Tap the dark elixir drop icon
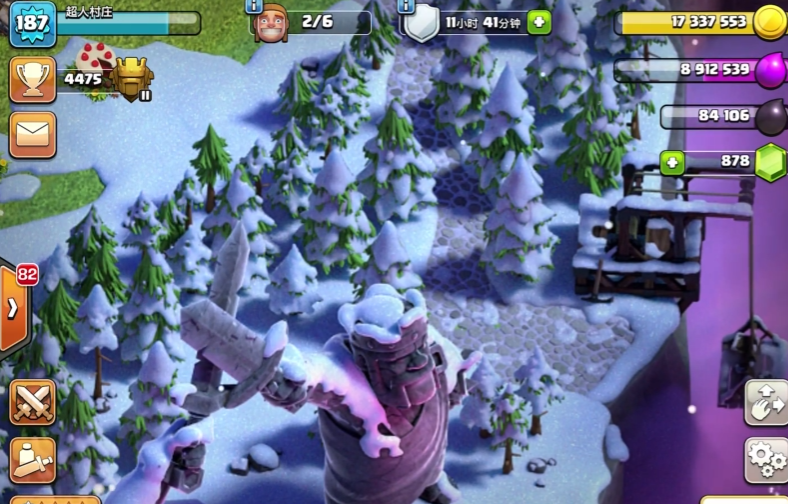788x504 pixels. click(x=770, y=117)
